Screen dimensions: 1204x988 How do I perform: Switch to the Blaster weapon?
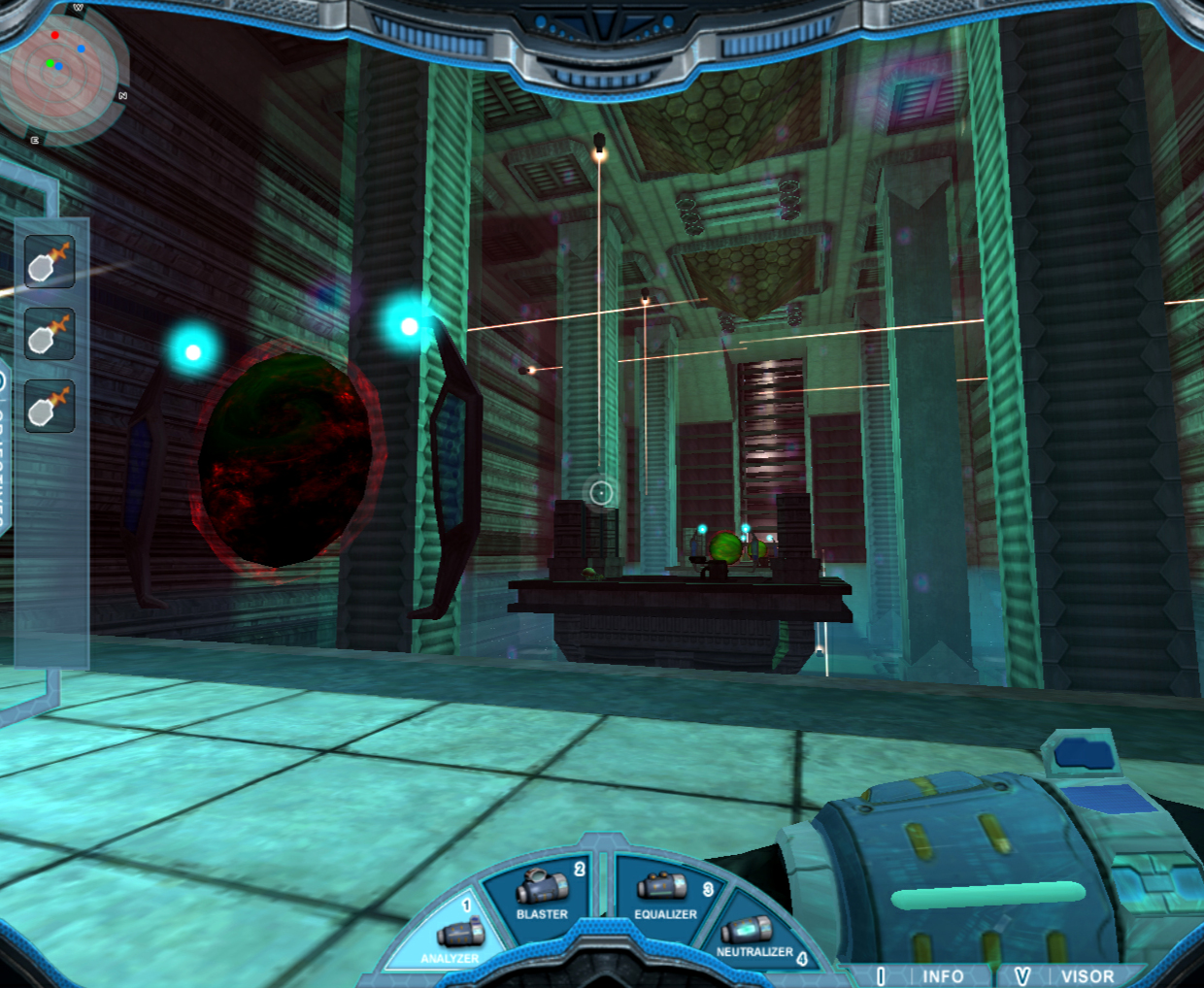[x=544, y=893]
